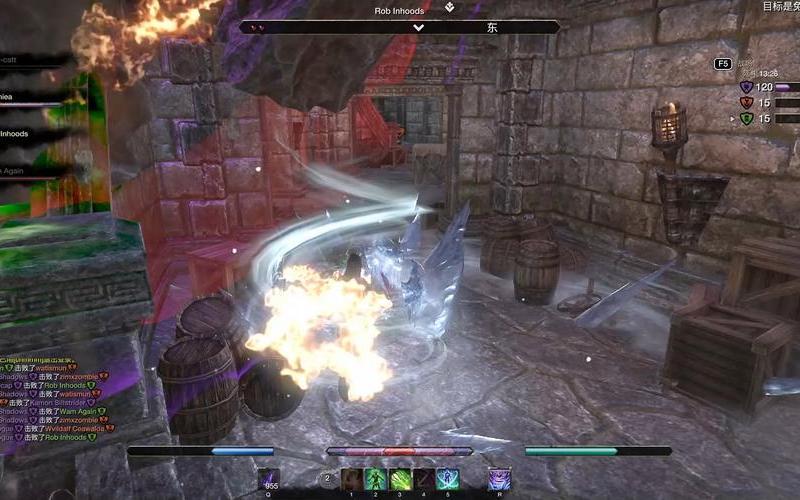
Task: Cast the green figure ability in slot 2
Action: pos(375,479)
